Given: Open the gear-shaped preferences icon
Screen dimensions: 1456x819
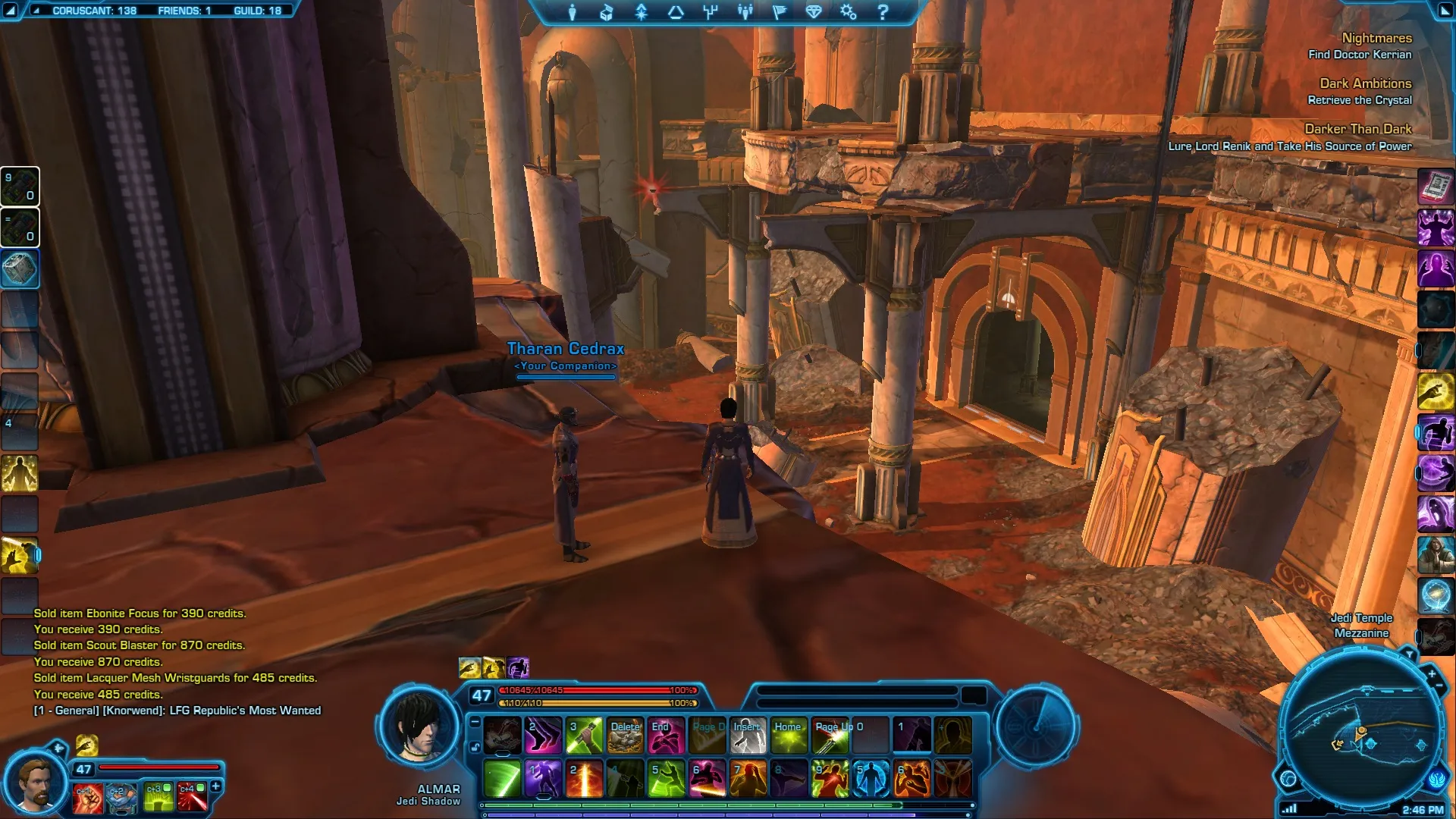Looking at the screenshot, I should click(x=848, y=12).
